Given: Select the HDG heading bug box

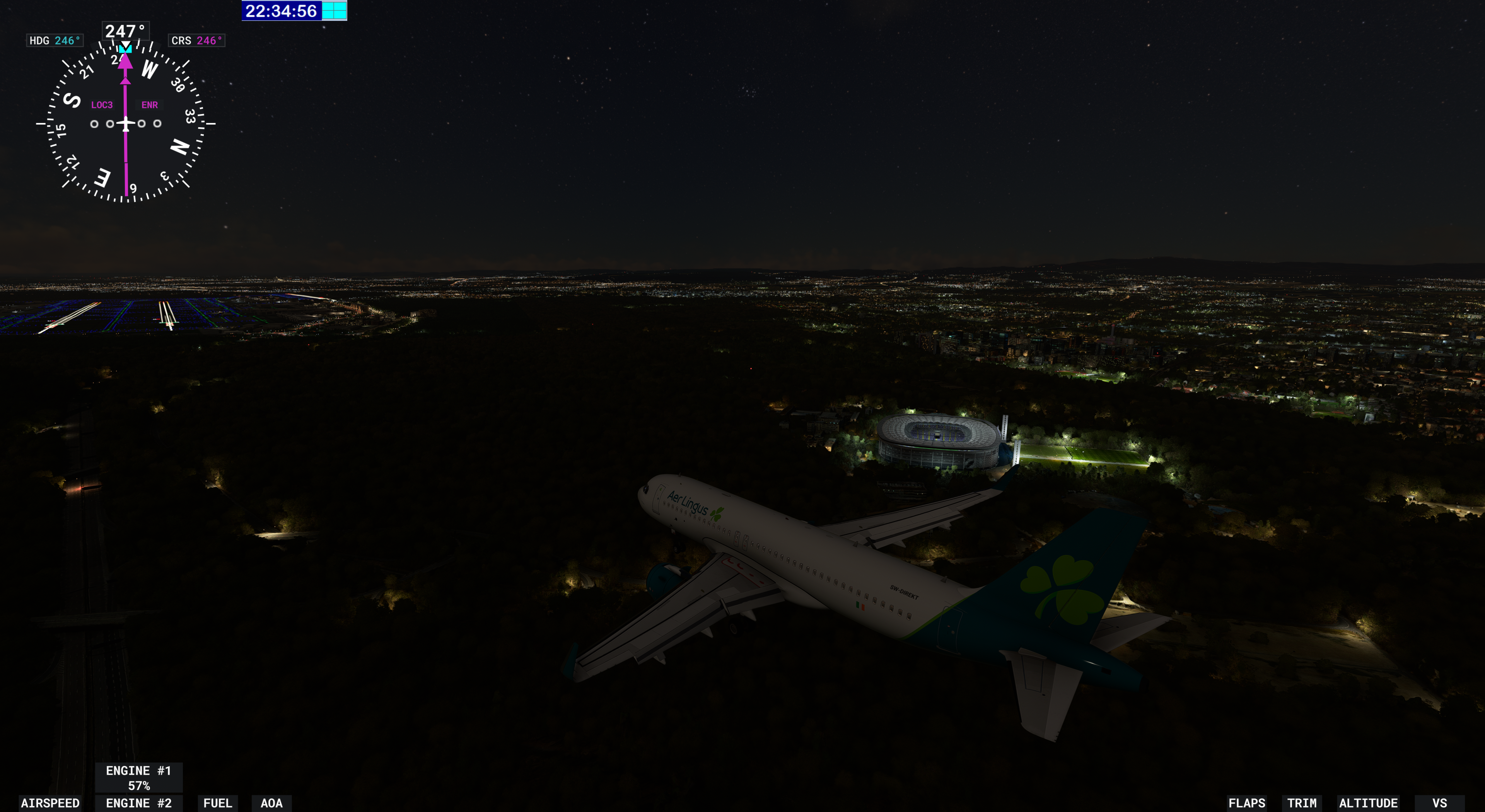Looking at the screenshot, I should tap(55, 40).
